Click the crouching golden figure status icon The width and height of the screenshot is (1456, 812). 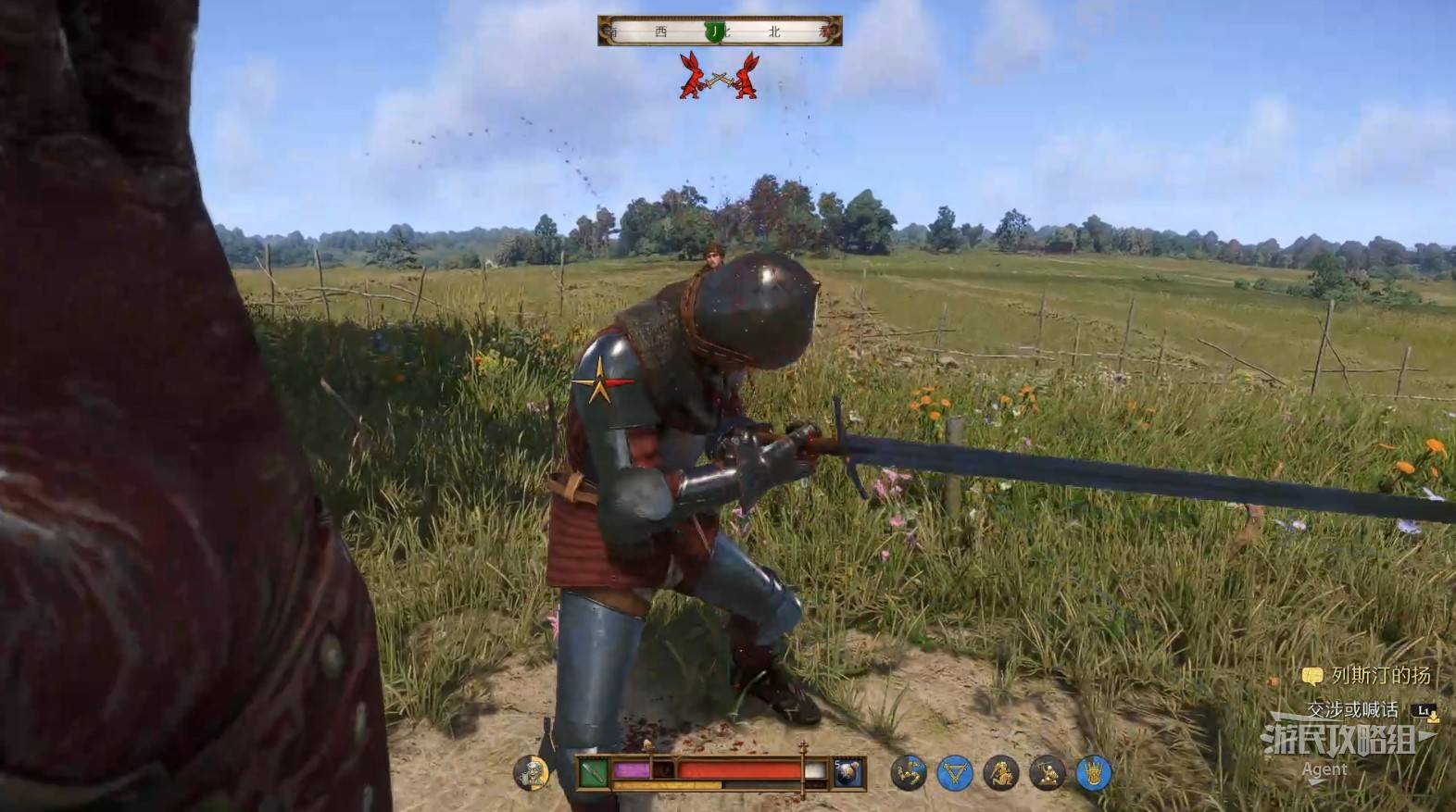1001,773
